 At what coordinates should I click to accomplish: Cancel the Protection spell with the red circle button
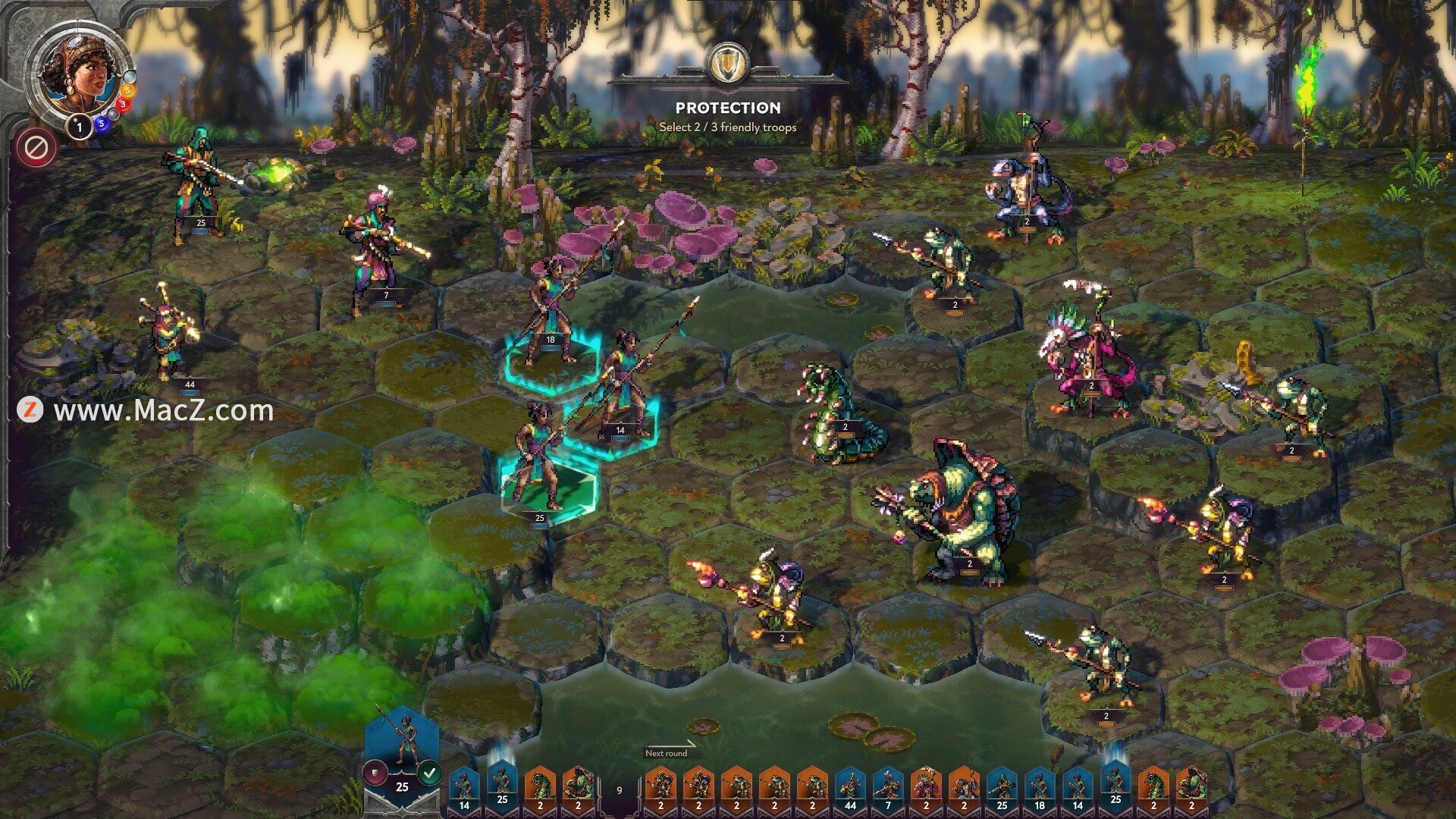[36, 148]
